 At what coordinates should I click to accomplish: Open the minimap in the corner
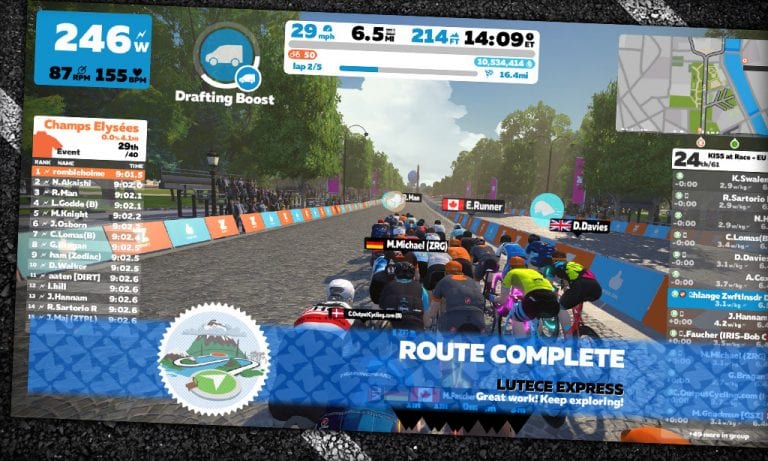pyautogui.click(x=687, y=85)
